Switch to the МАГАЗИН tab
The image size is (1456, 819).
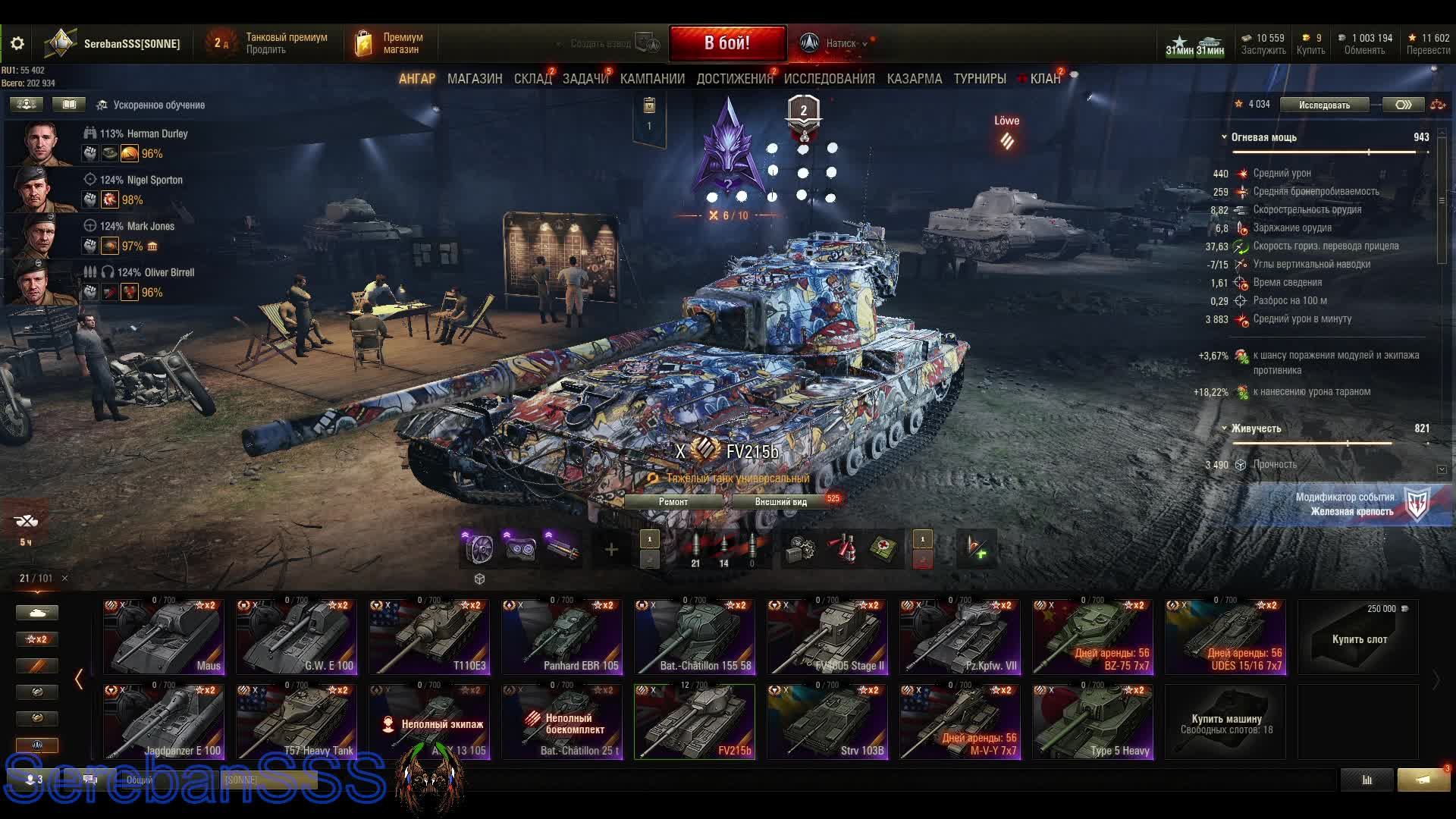[x=475, y=79]
